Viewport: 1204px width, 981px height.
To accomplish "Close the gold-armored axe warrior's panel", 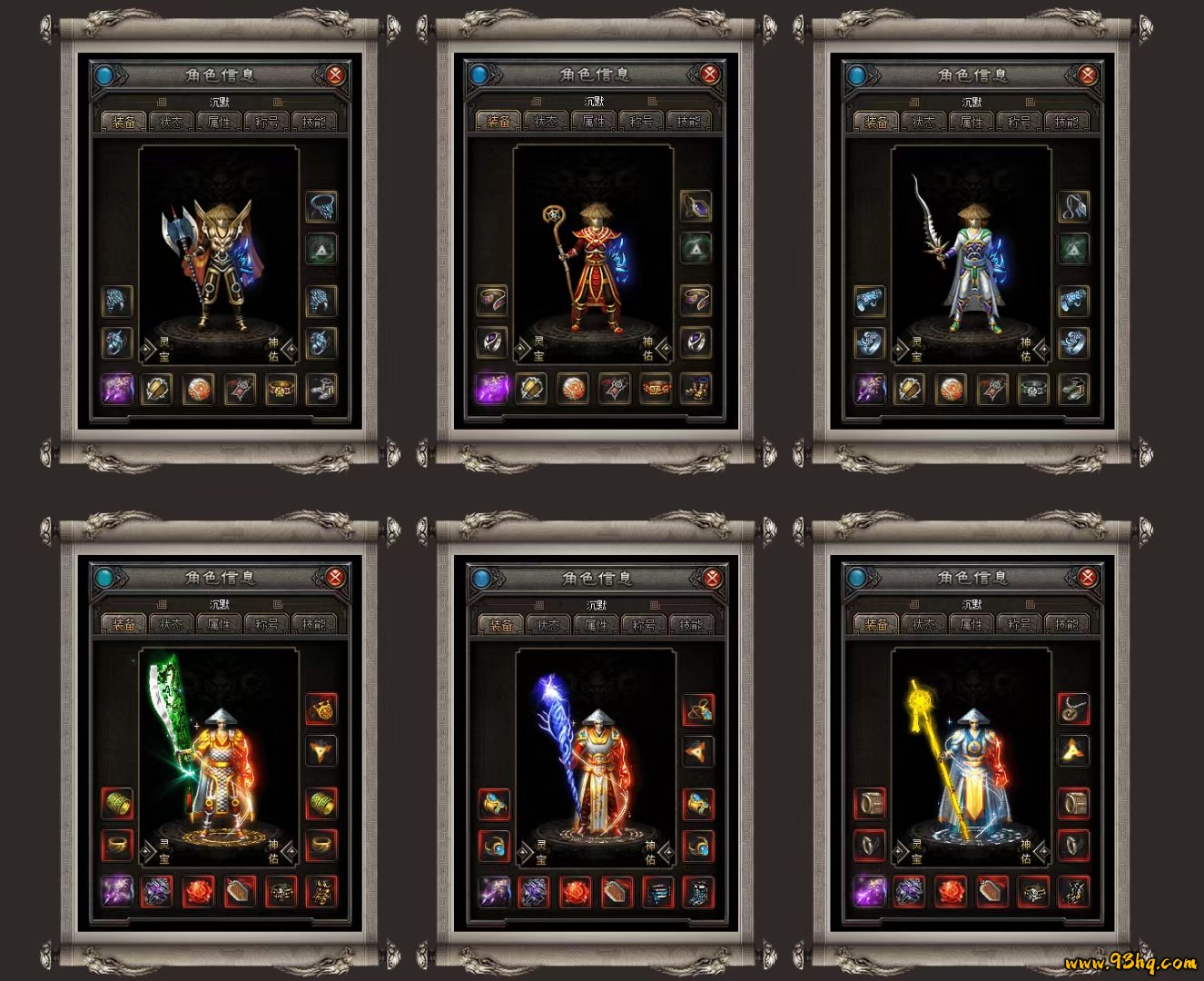I will pos(335,75).
